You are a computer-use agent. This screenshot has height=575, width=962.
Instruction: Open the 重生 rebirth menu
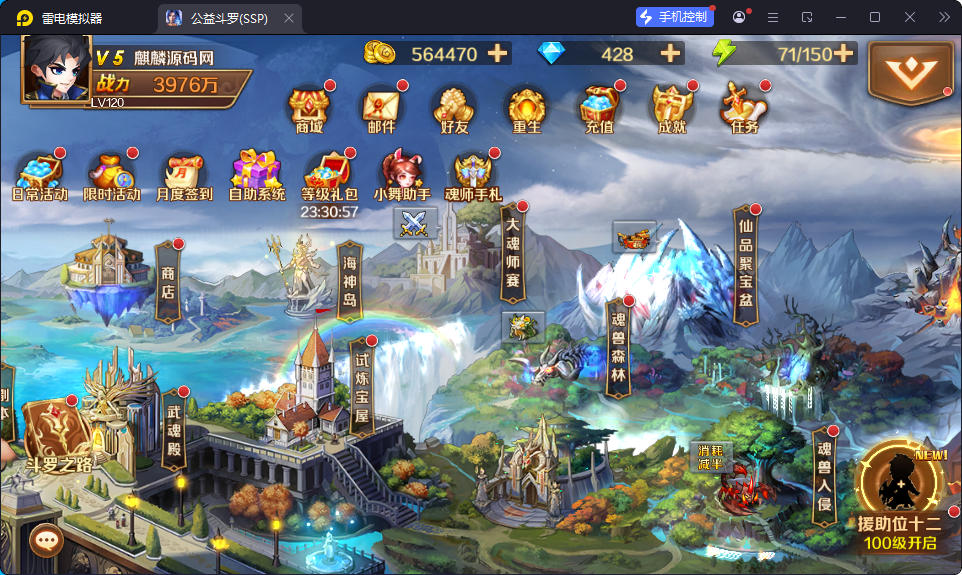[526, 109]
